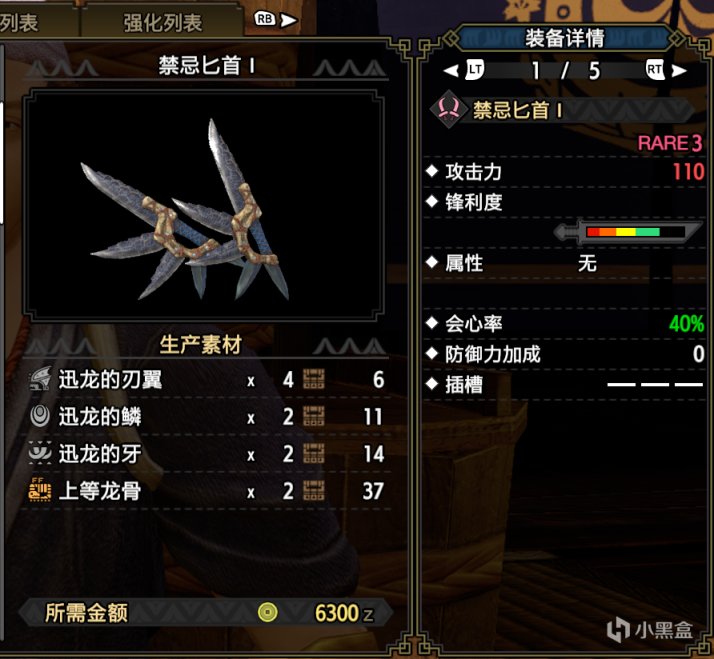Switch to the 强化列表 tab
Image resolution: width=714 pixels, height=659 pixels.
click(162, 22)
